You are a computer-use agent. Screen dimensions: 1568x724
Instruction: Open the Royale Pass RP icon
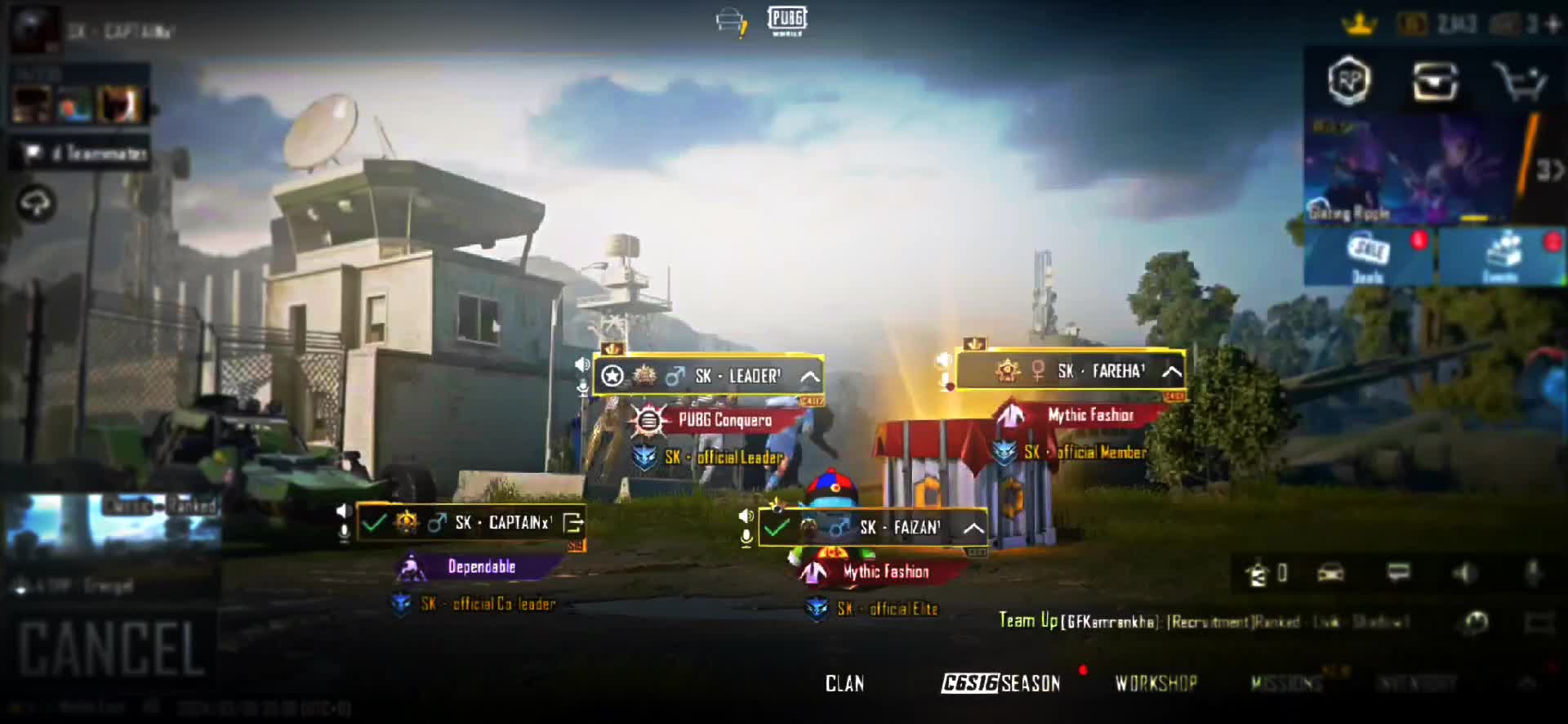(1349, 80)
